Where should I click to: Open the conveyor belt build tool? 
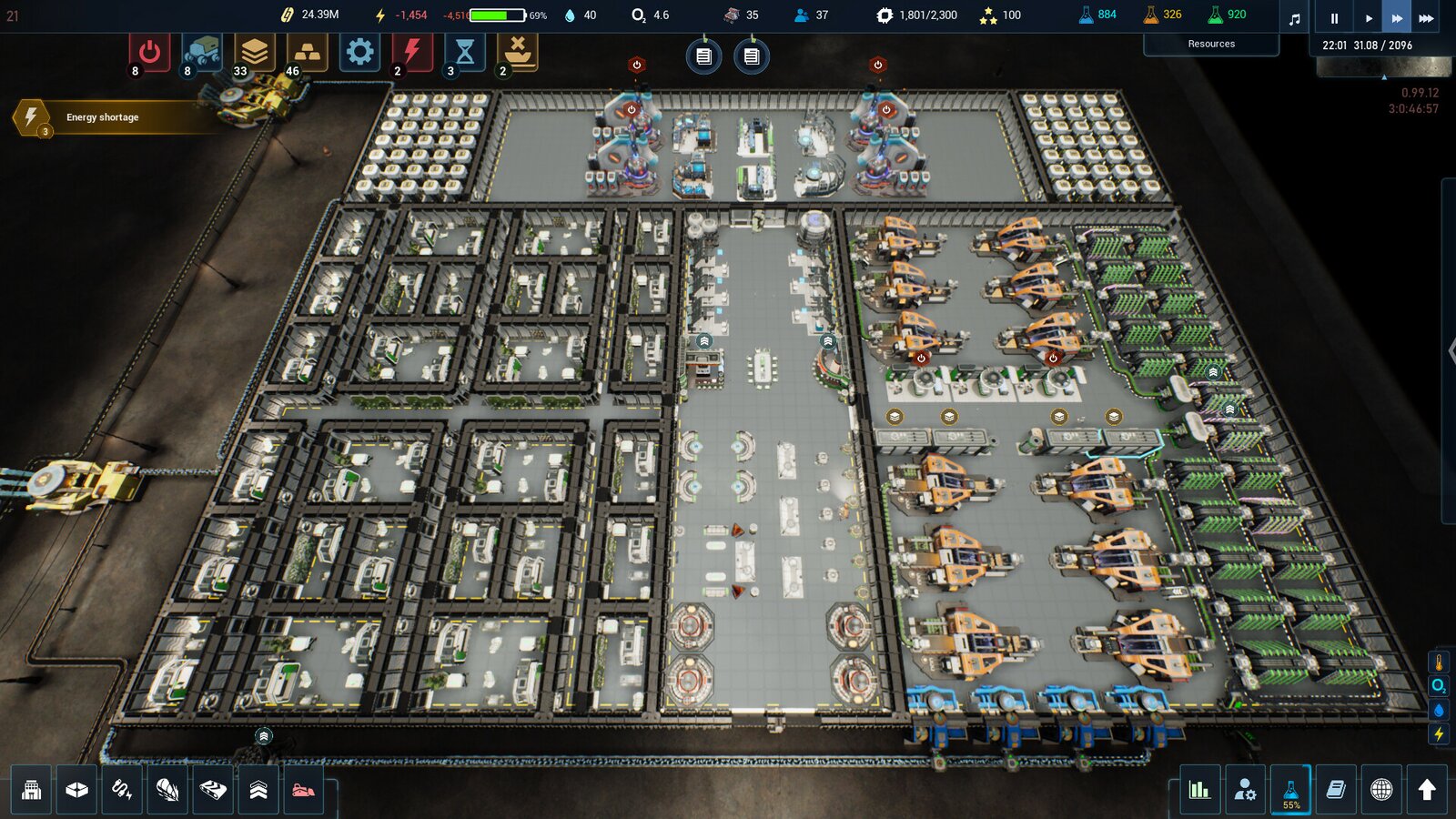[213, 789]
